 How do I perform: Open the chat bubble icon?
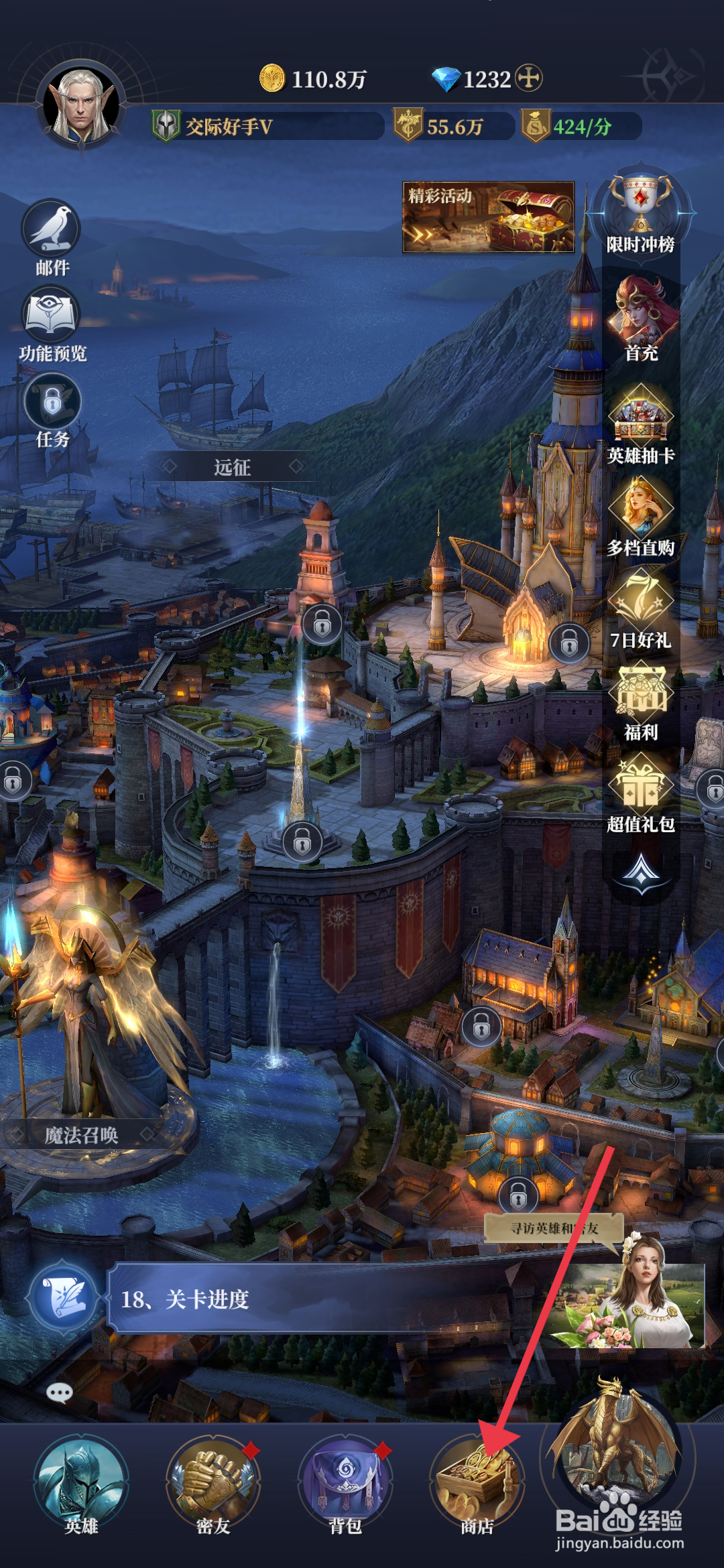pyautogui.click(x=60, y=1394)
